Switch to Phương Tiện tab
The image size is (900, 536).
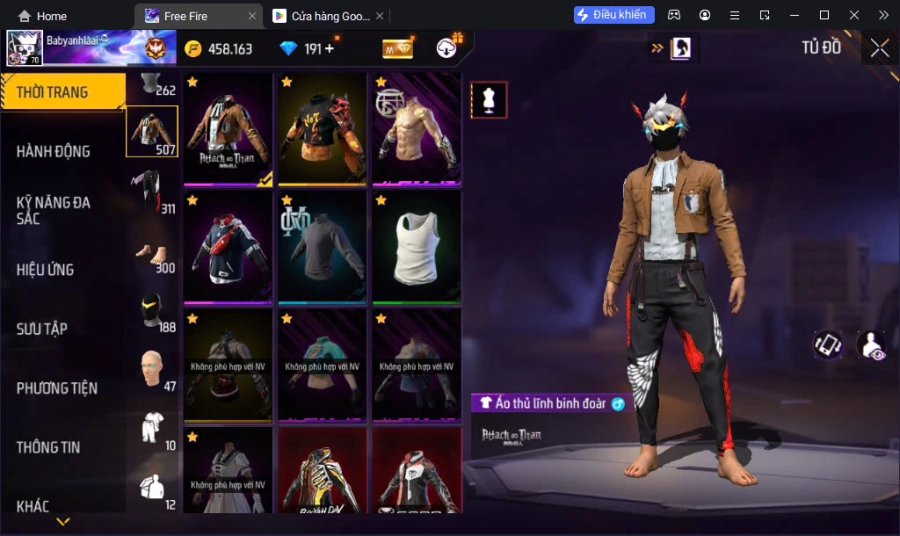tap(57, 388)
